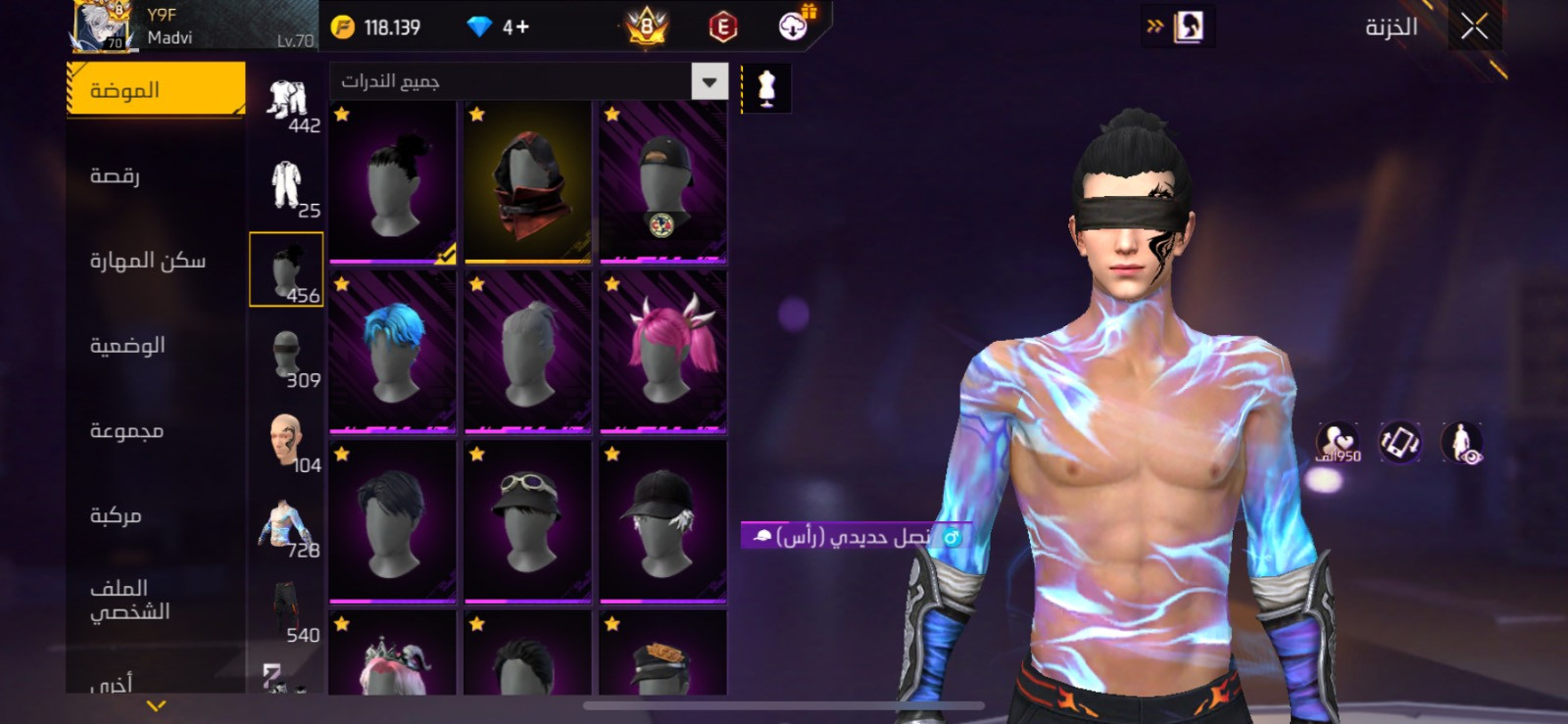Select the red hooded mask item

(528, 181)
